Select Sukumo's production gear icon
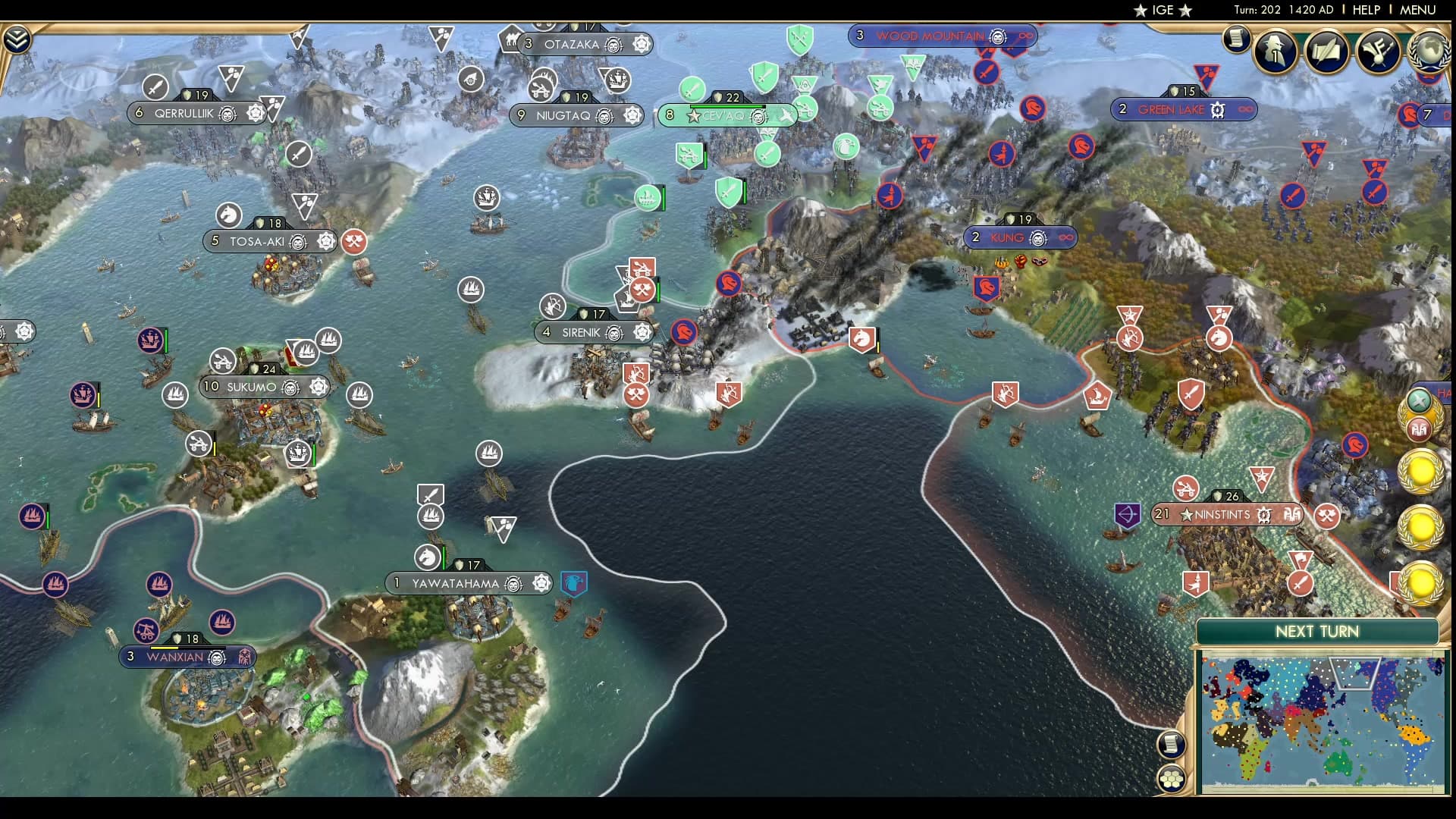The image size is (1456, 819). tap(318, 387)
